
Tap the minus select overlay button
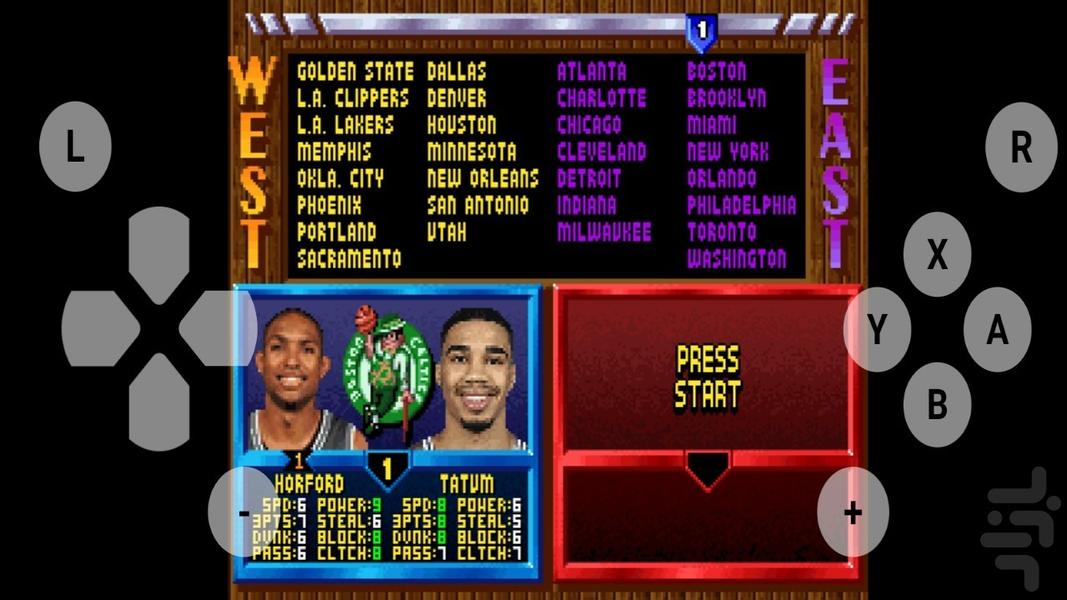[244, 512]
